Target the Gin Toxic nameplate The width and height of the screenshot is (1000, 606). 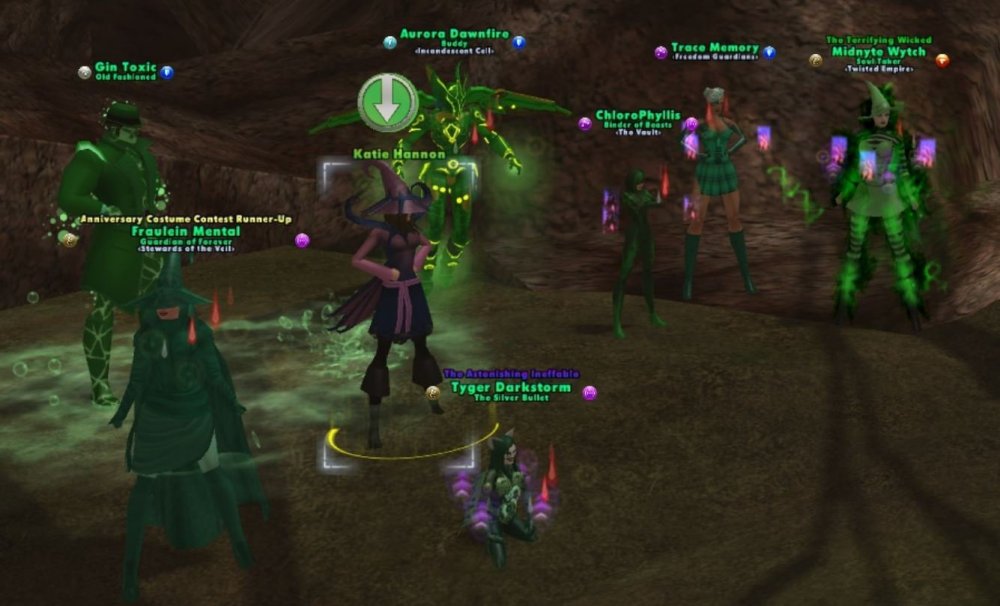(x=125, y=68)
